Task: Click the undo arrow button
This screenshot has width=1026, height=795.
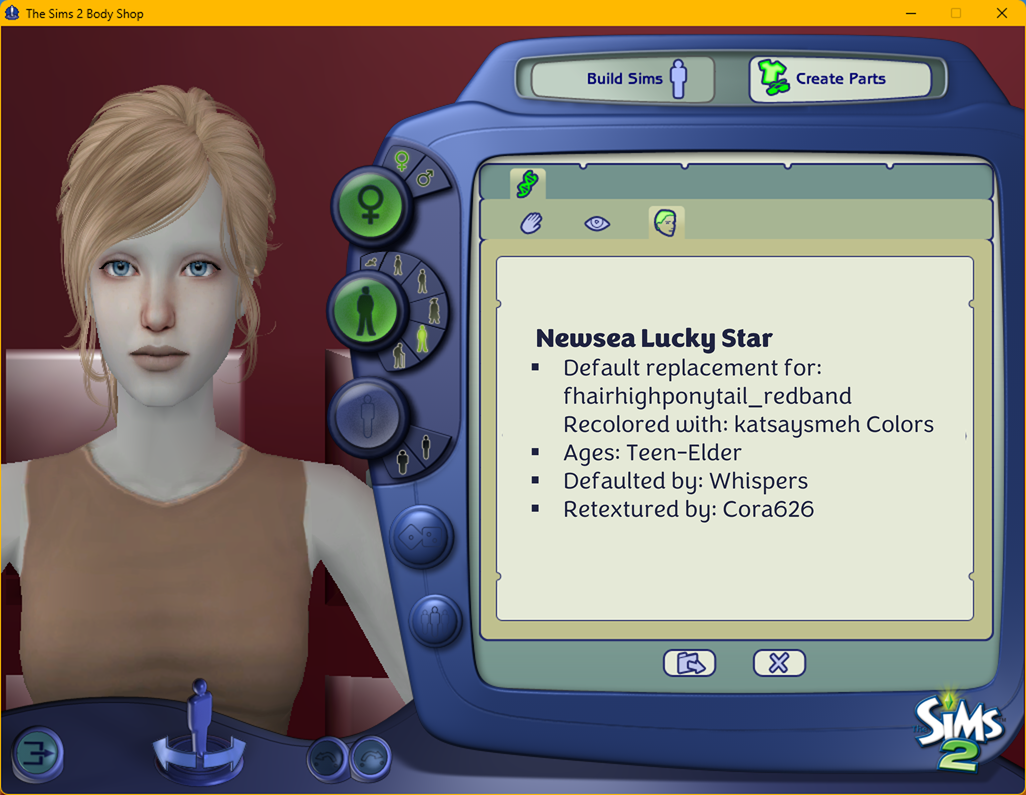Action: [328, 758]
